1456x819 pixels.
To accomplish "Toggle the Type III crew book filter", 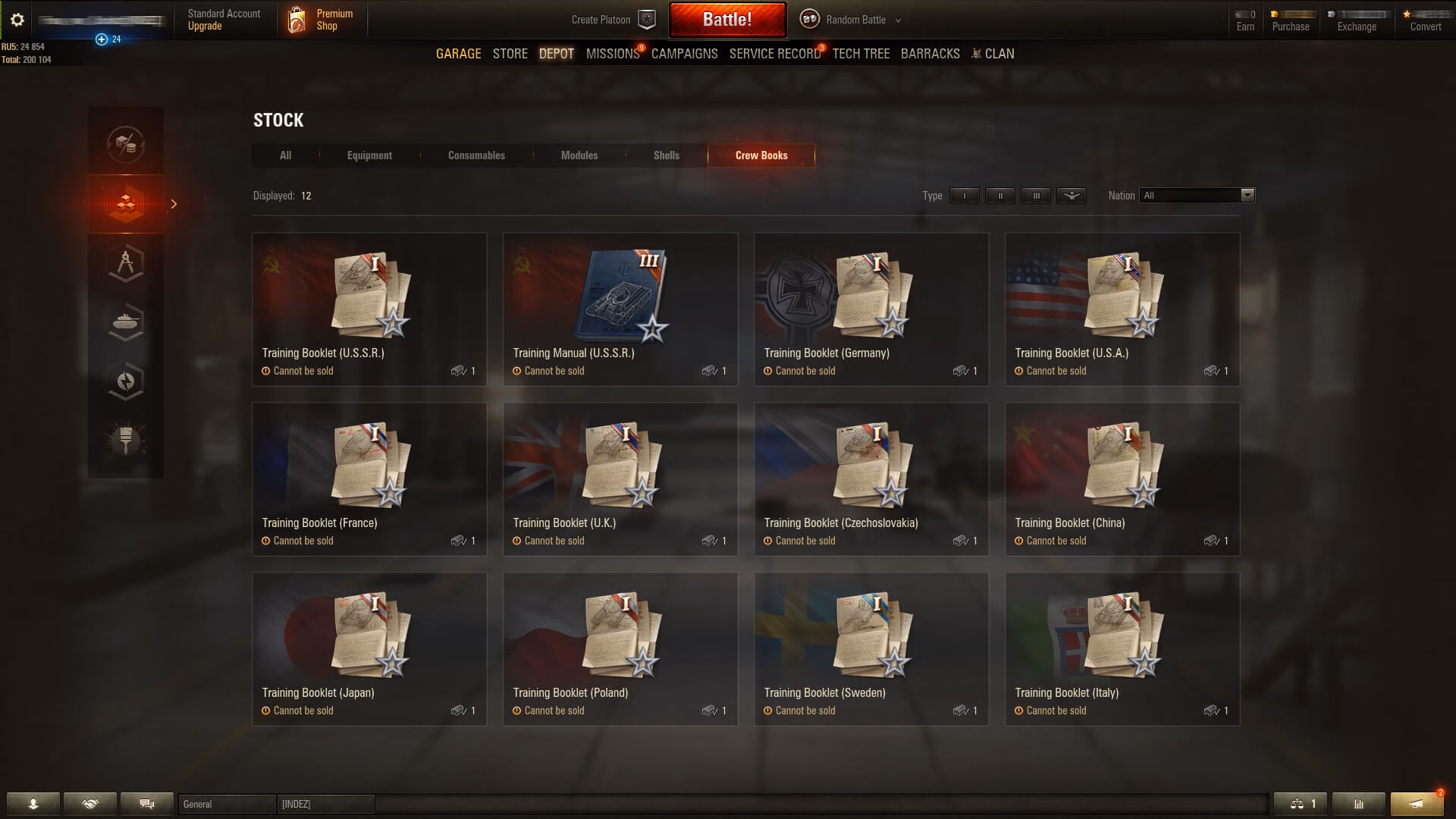I will tap(1035, 196).
